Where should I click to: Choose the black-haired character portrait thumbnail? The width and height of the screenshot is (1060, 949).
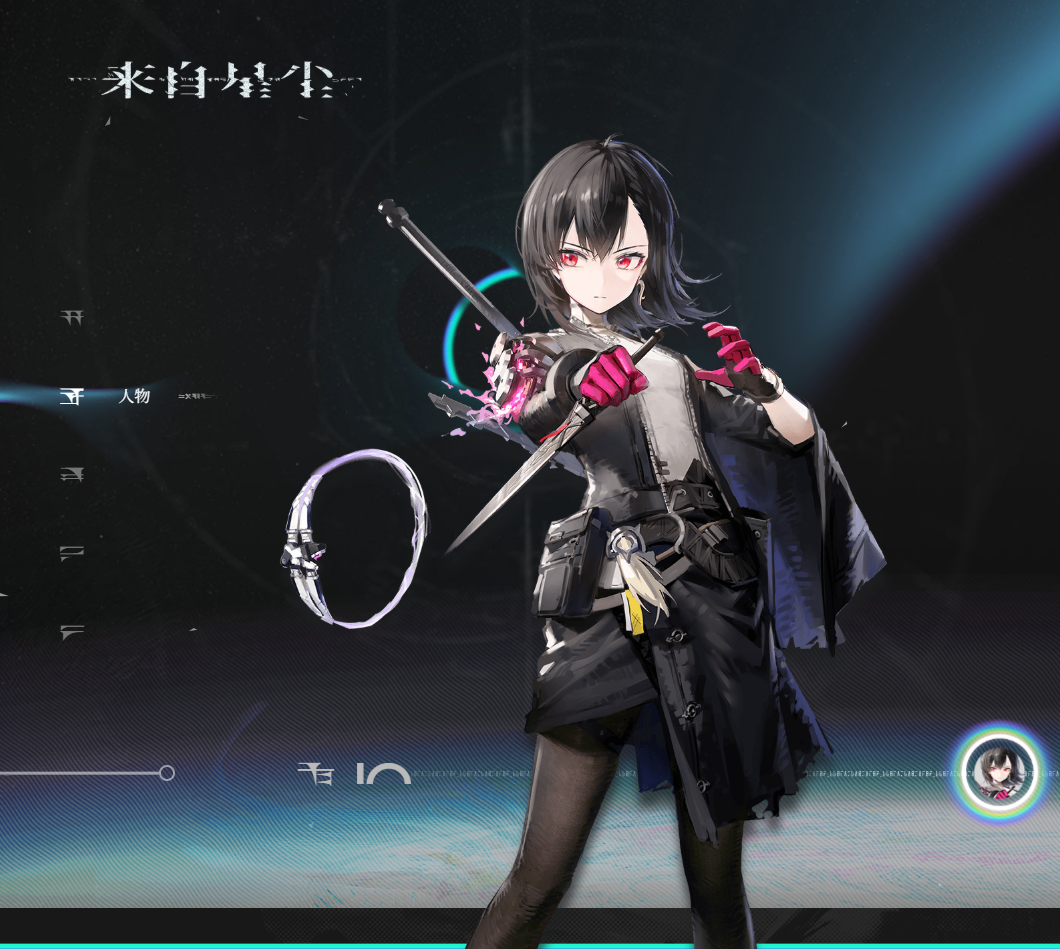coord(998,771)
